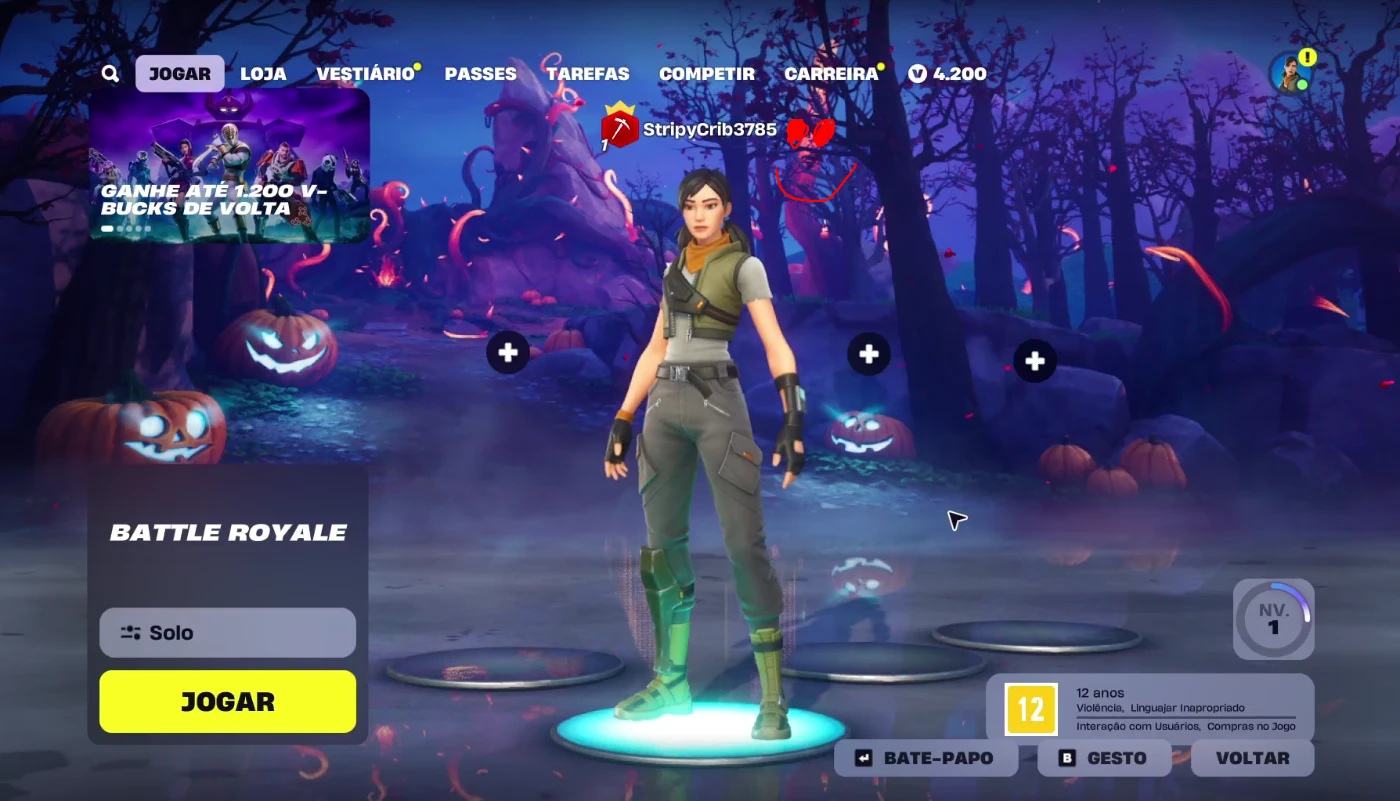Image resolution: width=1400 pixels, height=801 pixels.
Task: Expand the Battle Royale mode panel
Action: (229, 532)
